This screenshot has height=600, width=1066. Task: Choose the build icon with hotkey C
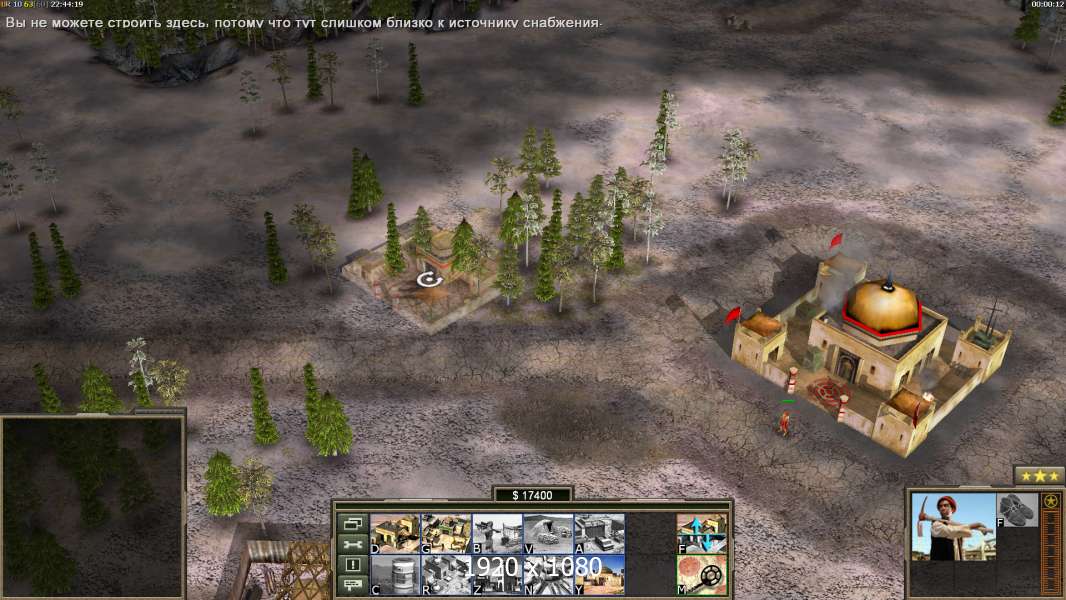coord(395,574)
